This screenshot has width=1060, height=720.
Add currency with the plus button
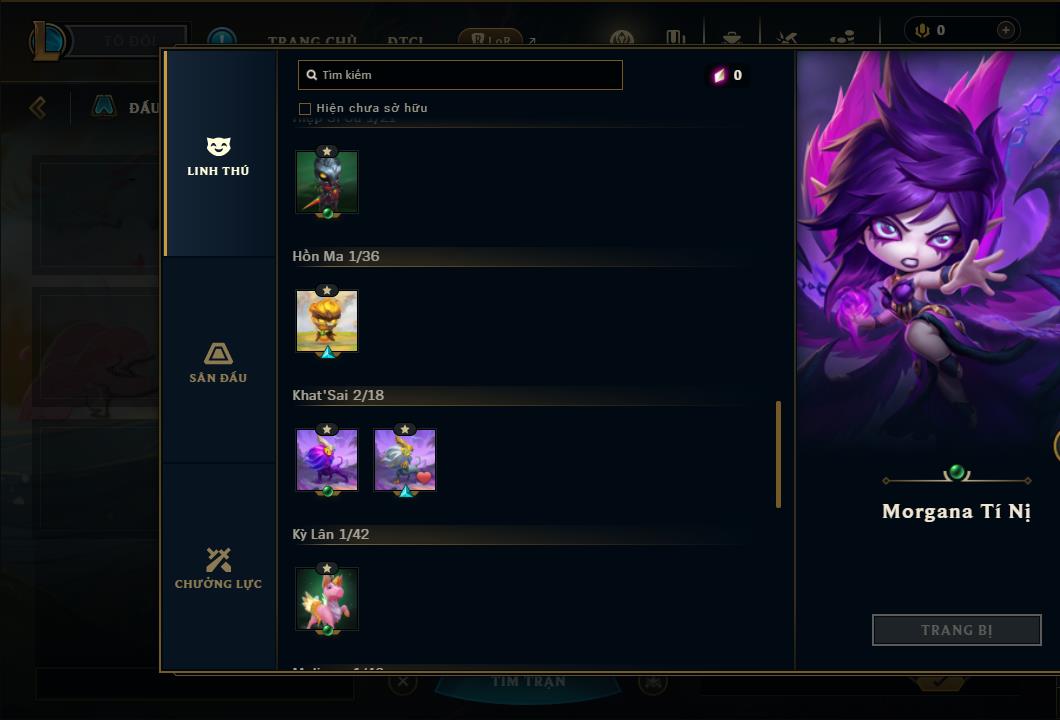click(x=1005, y=31)
